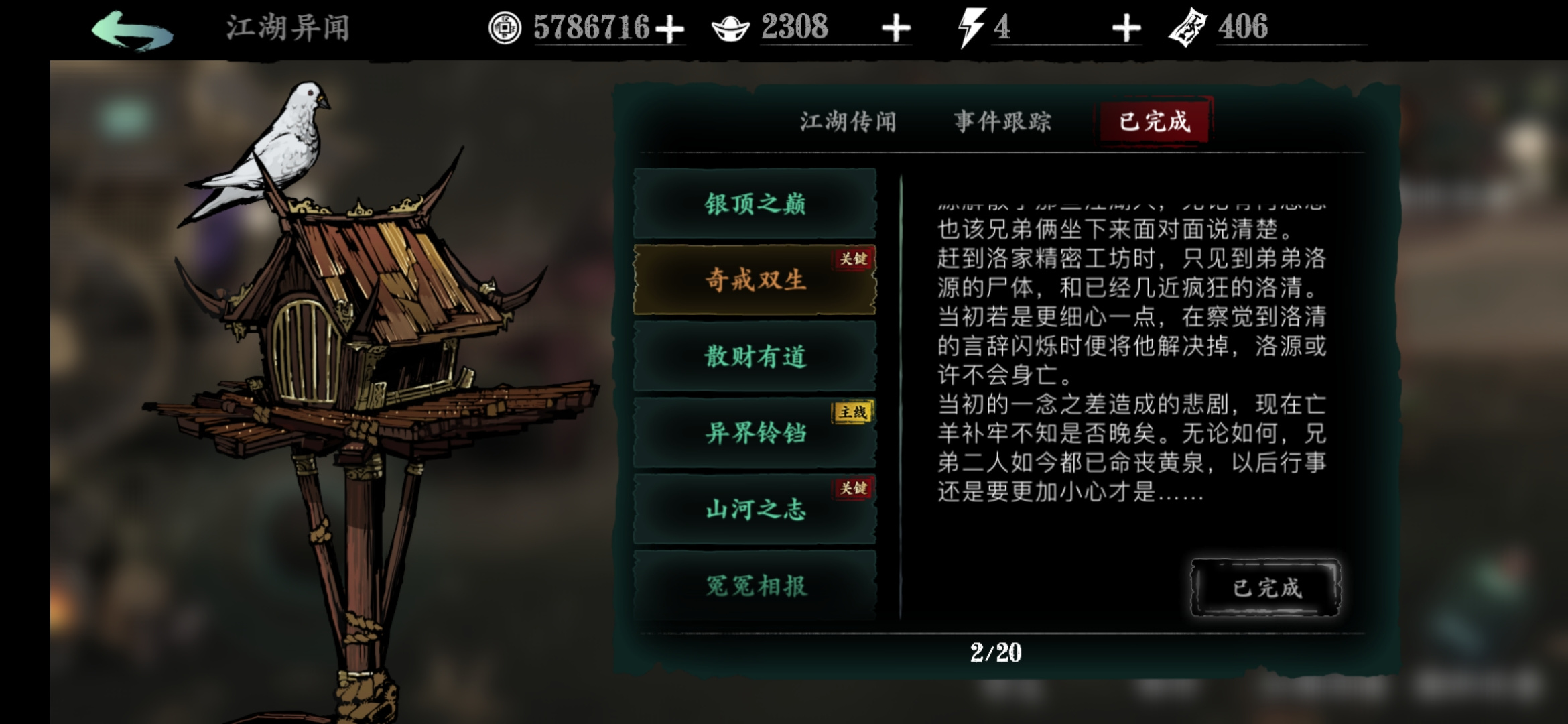Screen dimensions: 1568x724
Task: Click the plus beside the energy value
Action: [x=1126, y=28]
